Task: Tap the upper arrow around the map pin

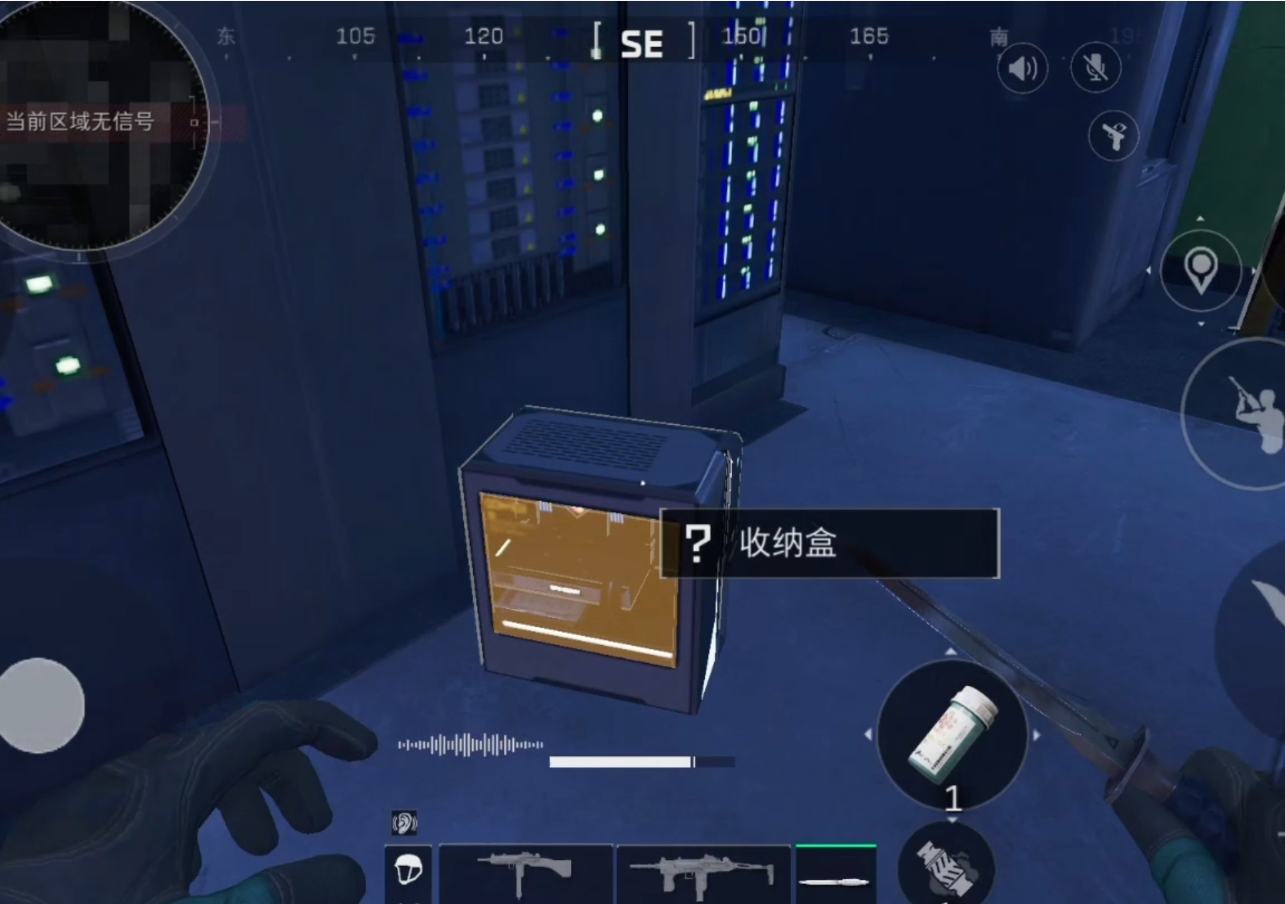Action: coord(1201,218)
